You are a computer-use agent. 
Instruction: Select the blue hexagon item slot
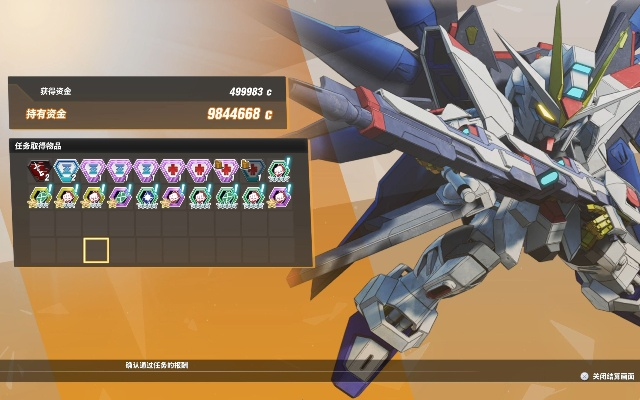(68, 171)
